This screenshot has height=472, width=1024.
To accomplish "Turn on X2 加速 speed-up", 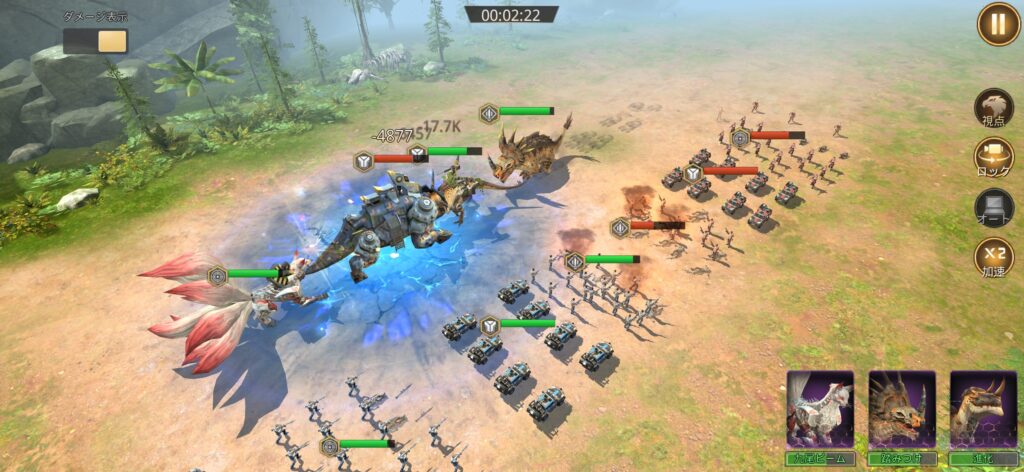I will pyautogui.click(x=993, y=257).
